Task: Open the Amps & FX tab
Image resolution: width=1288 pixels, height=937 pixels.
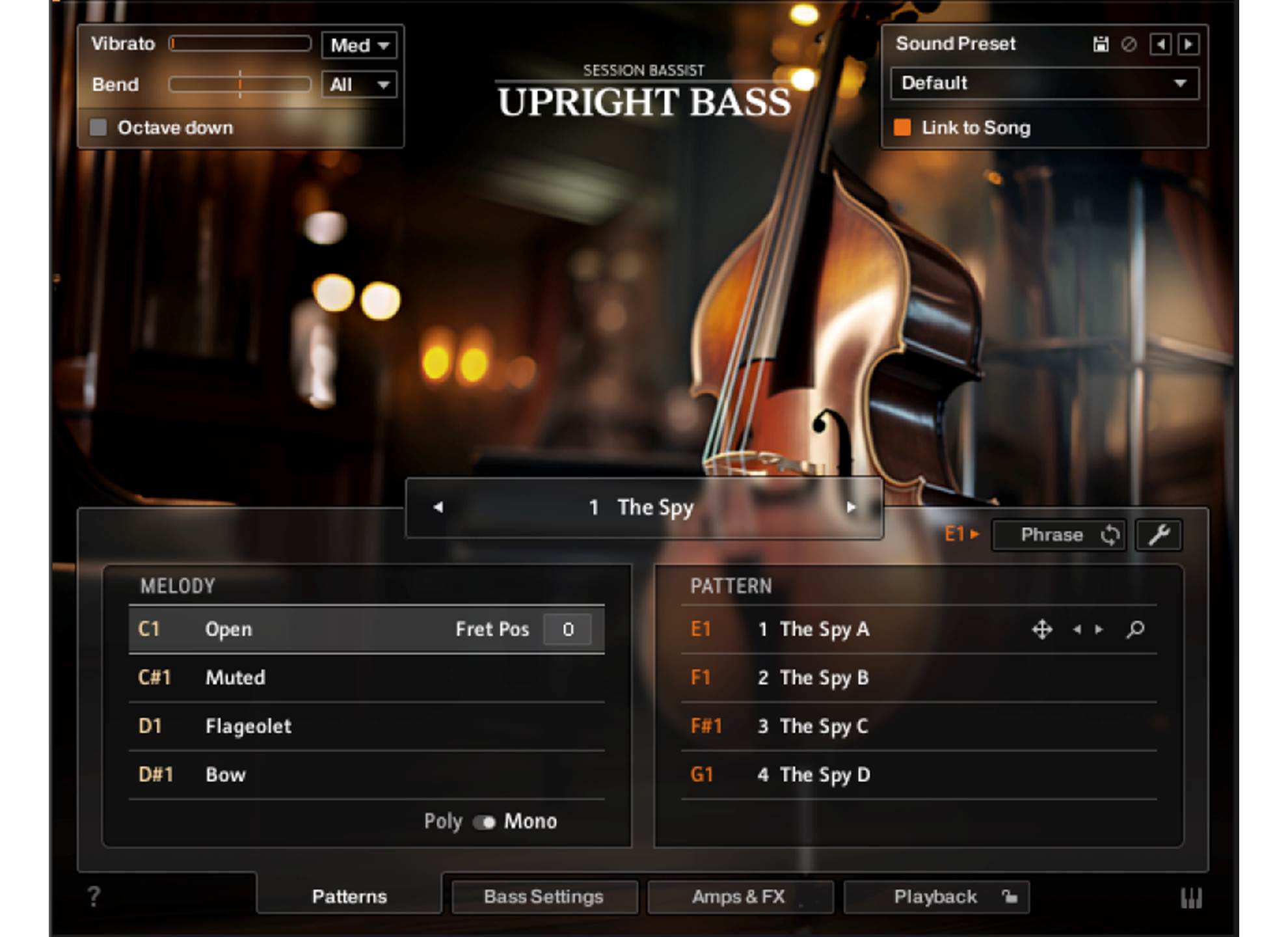Action: 739,897
